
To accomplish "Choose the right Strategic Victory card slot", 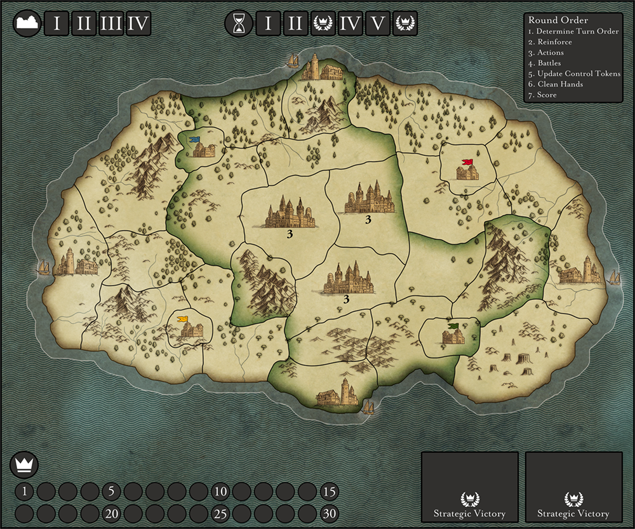I will click(574, 487).
